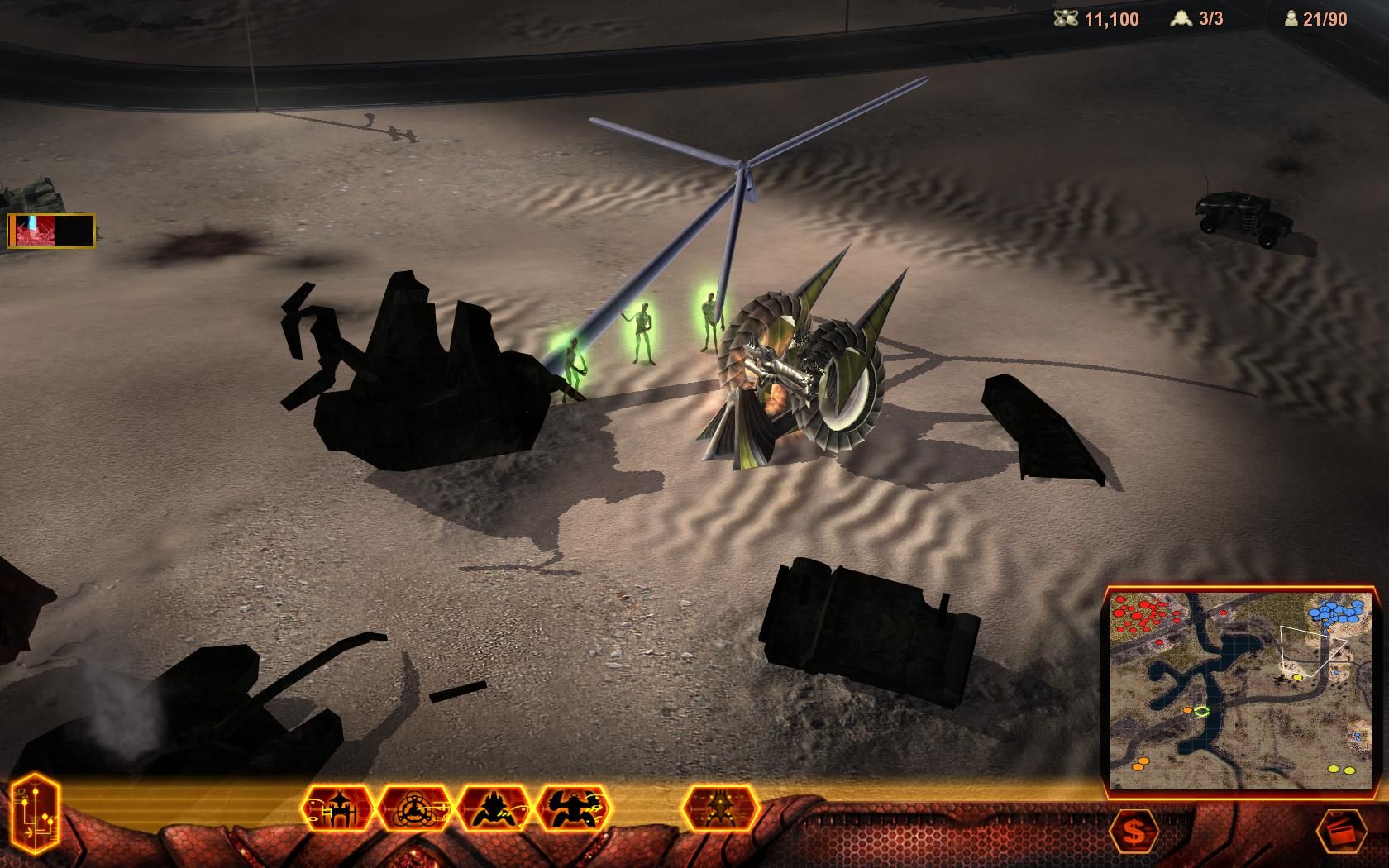The width and height of the screenshot is (1389, 868).
Task: Open the red card-stack button
Action: coord(1340,832)
